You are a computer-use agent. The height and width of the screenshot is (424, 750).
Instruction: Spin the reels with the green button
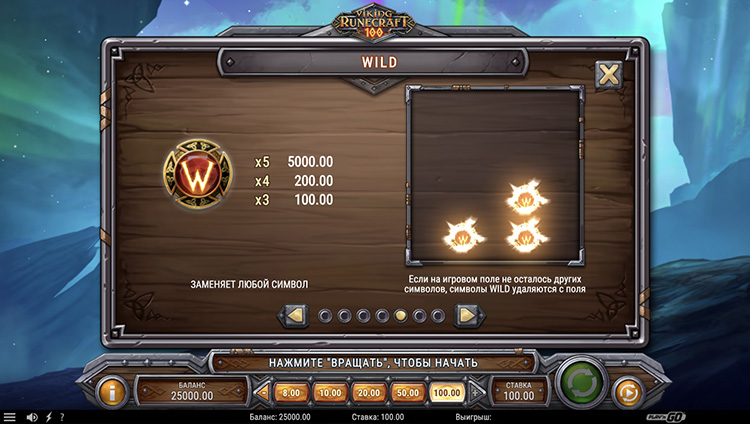click(578, 385)
